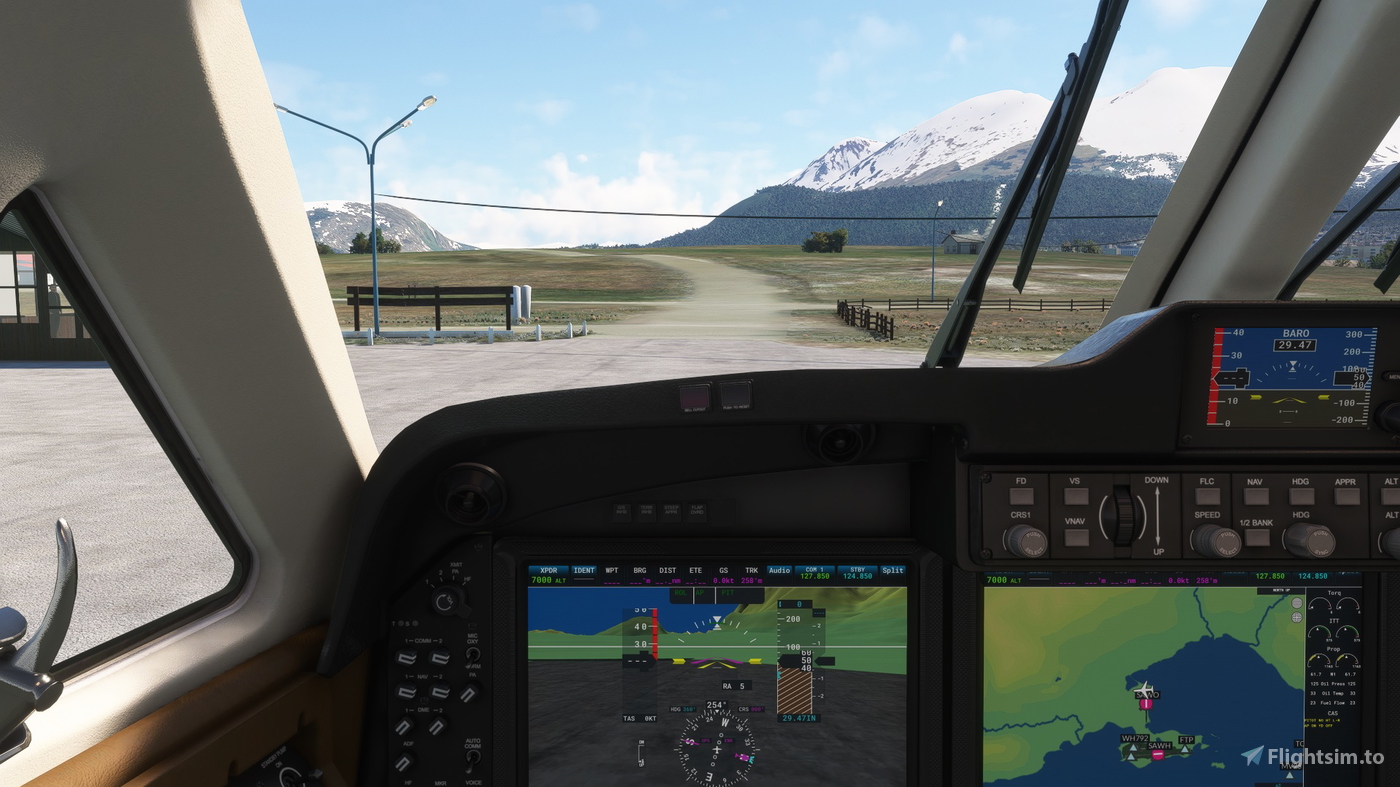Flip the AUTO COMM toggle switch
The width and height of the screenshot is (1400, 787).
[x=473, y=760]
